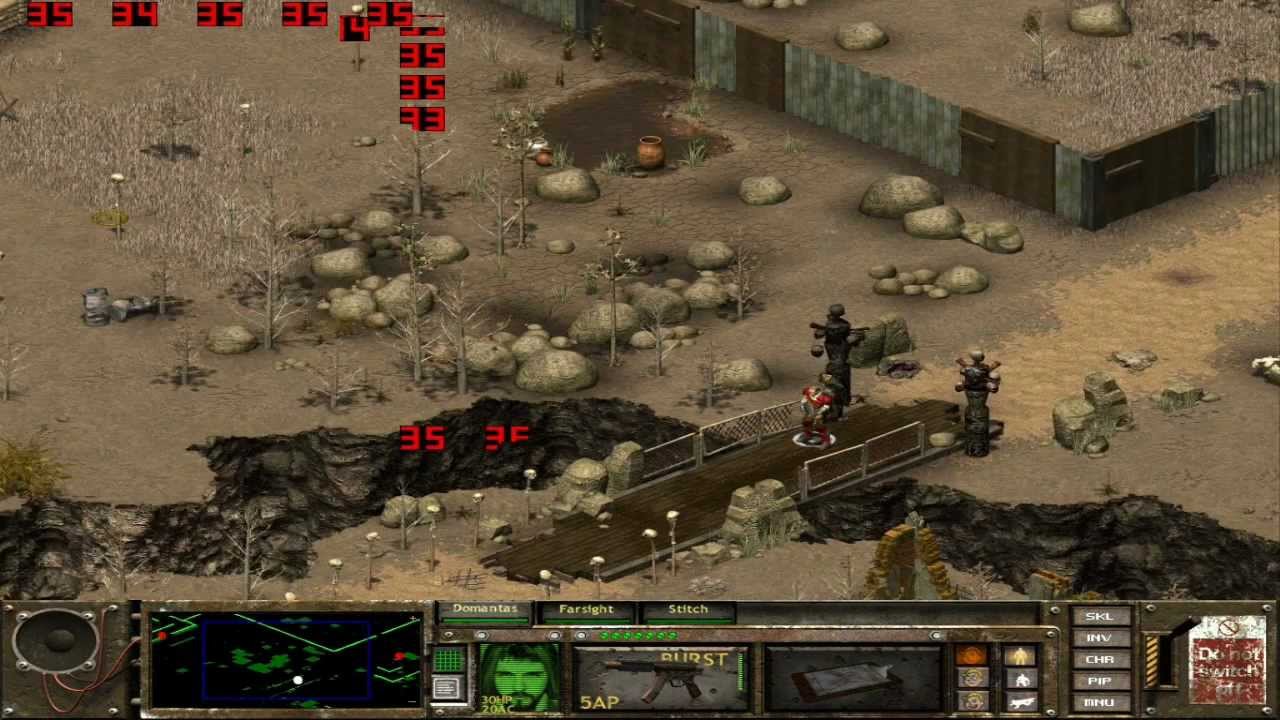The image size is (1280, 720).
Task: Open the INV inventory button
Action: (x=1100, y=636)
